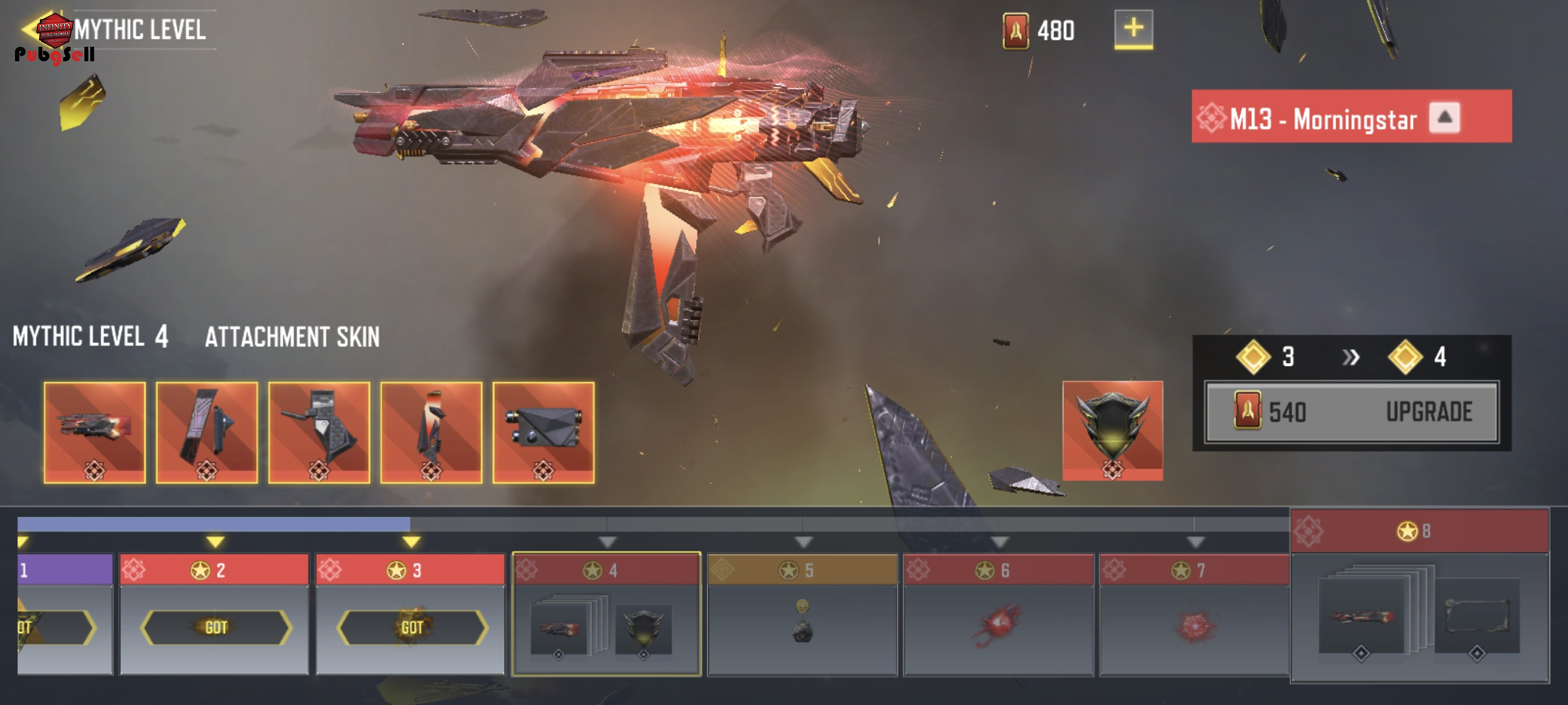Select the optic sight attachment skin
The image size is (1568, 705).
coord(543,432)
